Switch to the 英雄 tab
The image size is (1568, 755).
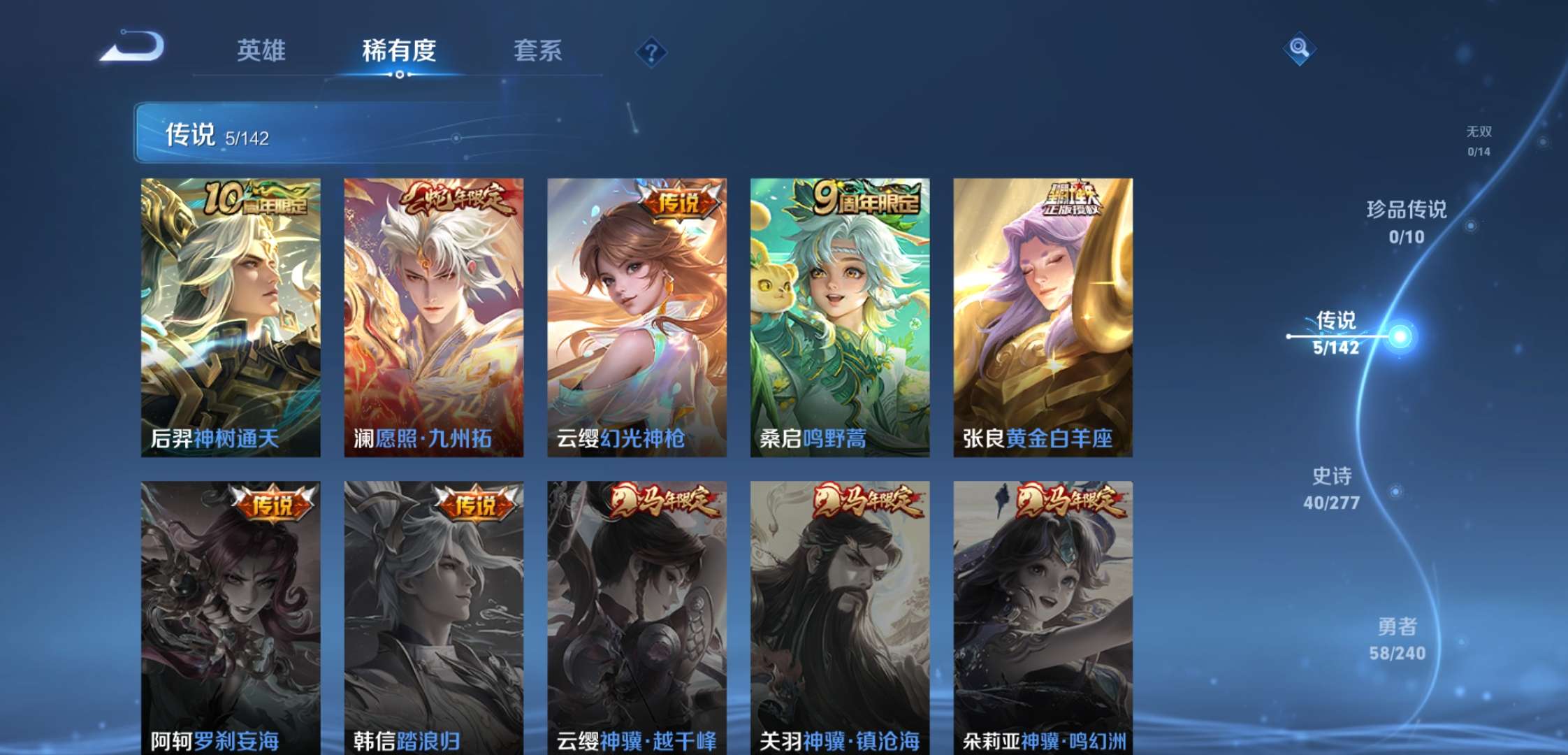[261, 50]
